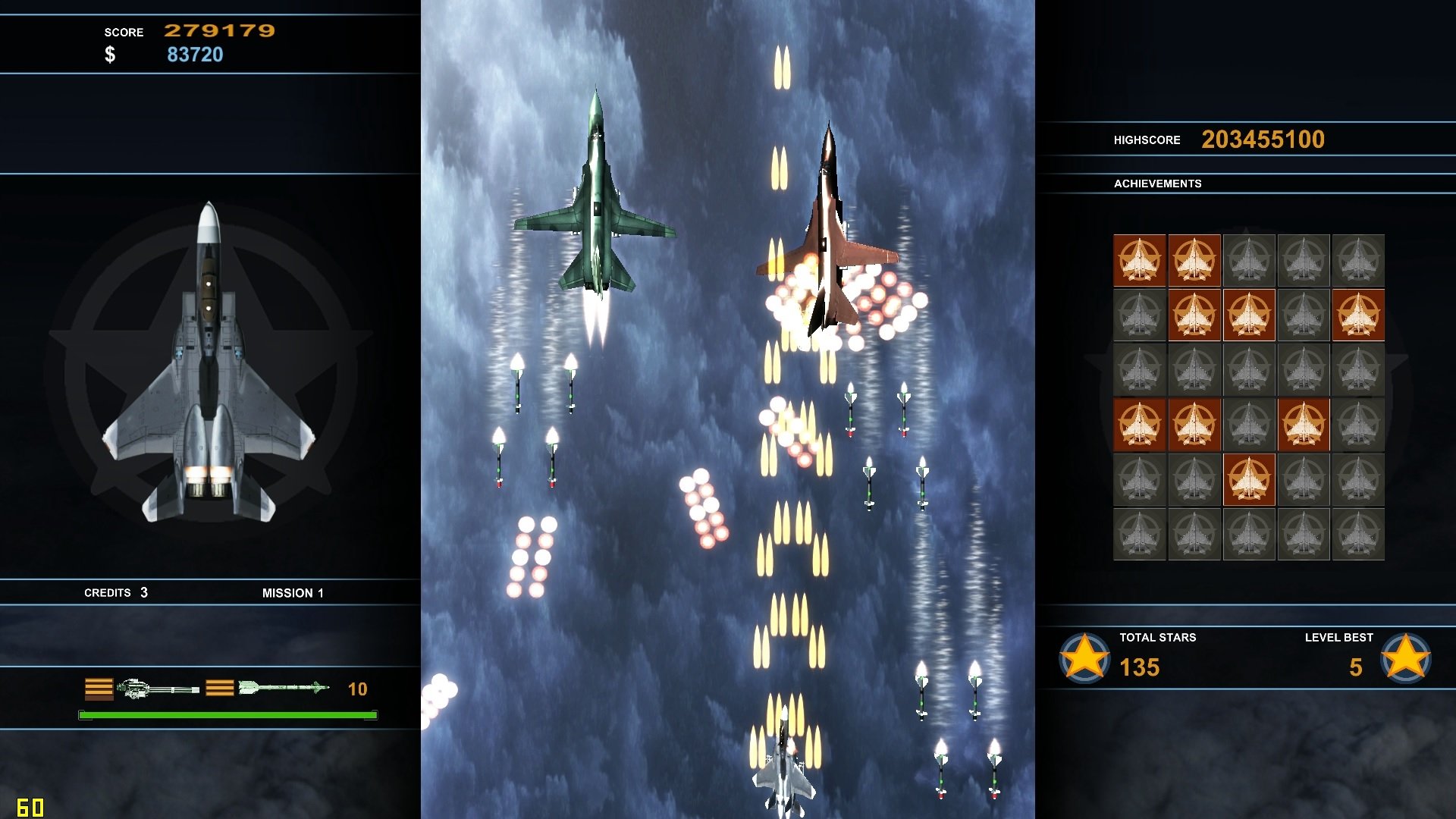This screenshot has height=819, width=1456.
Task: Click the HIGHSCORE header
Action: click(x=1147, y=140)
